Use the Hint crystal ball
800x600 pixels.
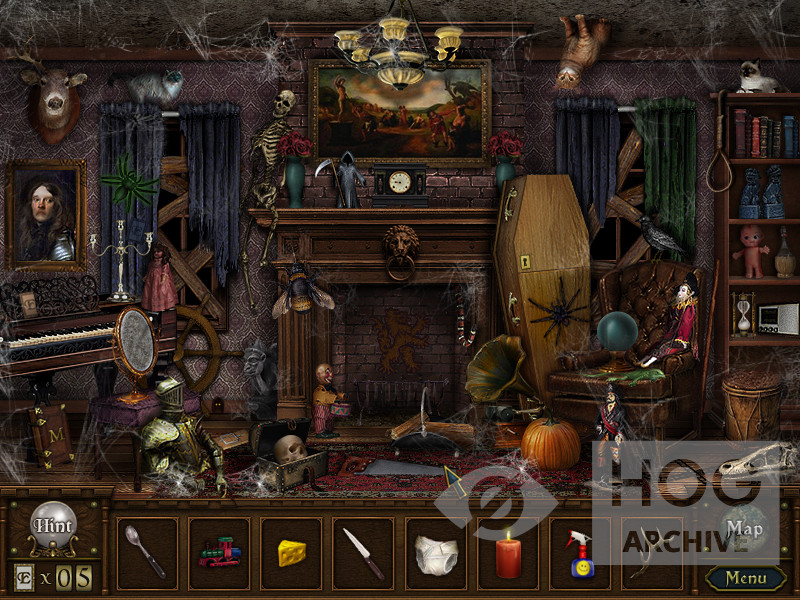[x=54, y=527]
